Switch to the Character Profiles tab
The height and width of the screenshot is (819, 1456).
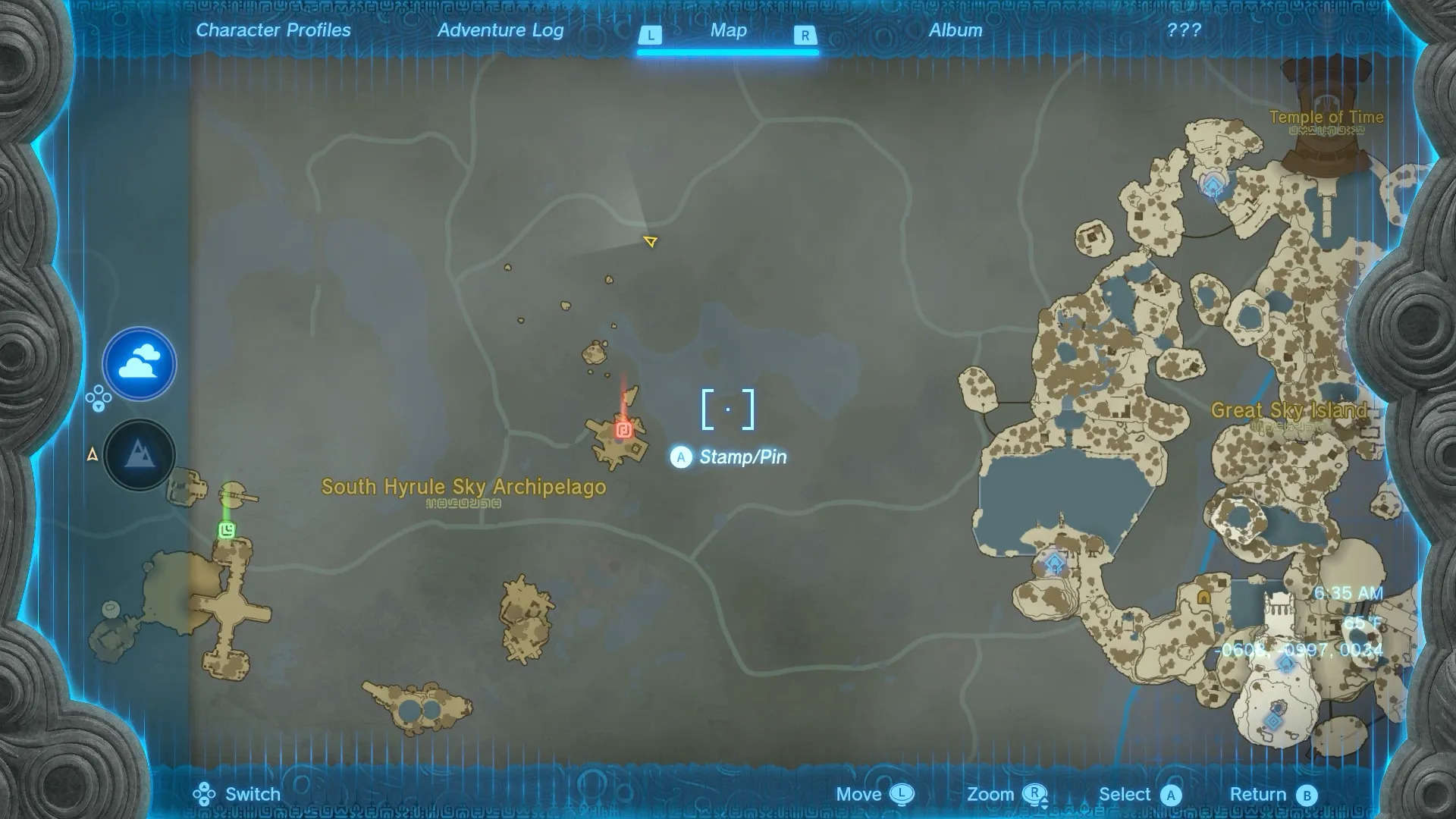(x=273, y=30)
